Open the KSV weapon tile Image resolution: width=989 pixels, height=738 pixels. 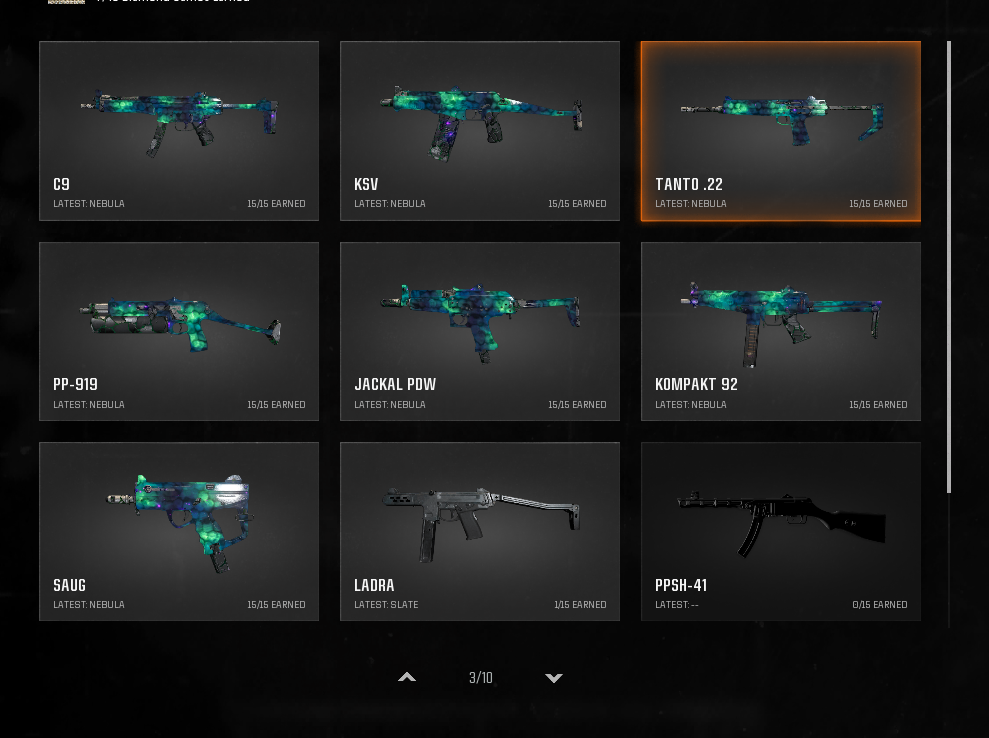(x=480, y=131)
